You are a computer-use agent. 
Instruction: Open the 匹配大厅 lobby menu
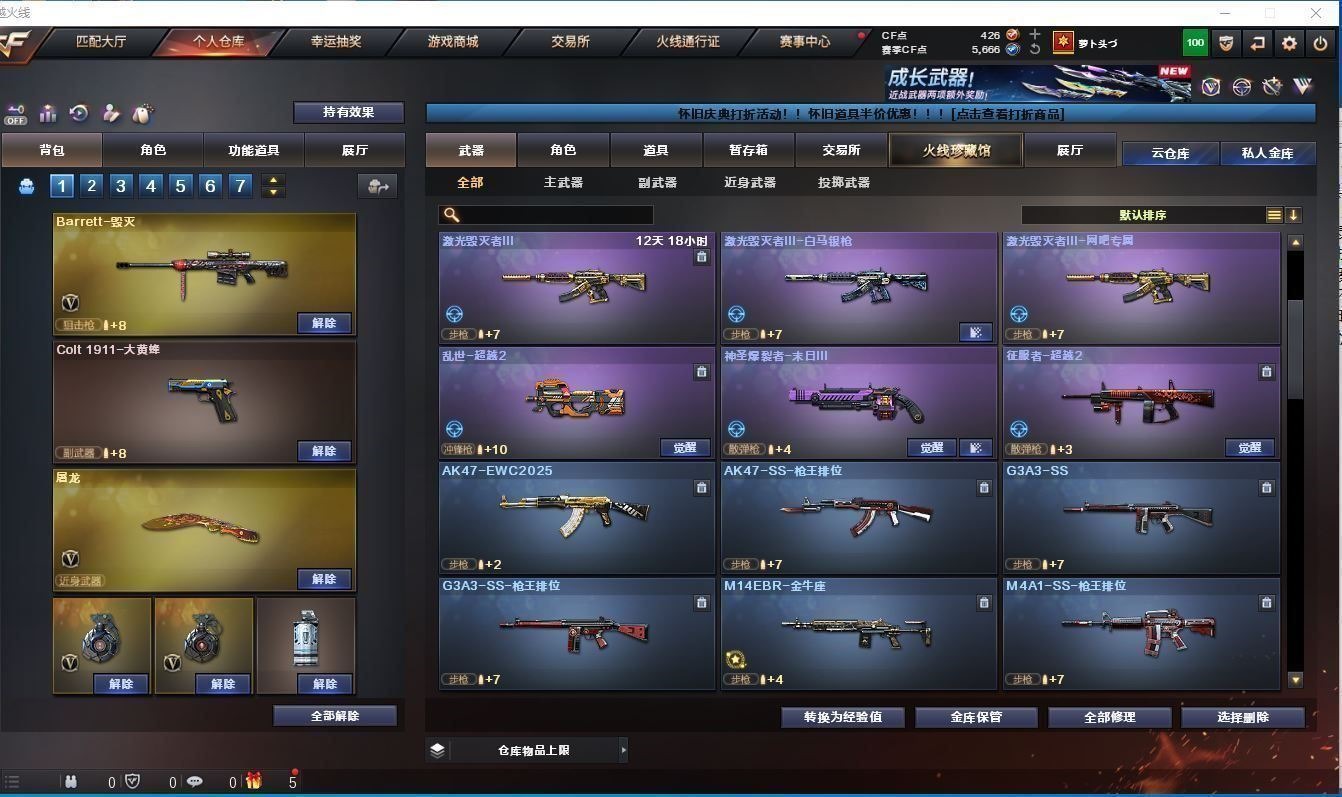[103, 42]
